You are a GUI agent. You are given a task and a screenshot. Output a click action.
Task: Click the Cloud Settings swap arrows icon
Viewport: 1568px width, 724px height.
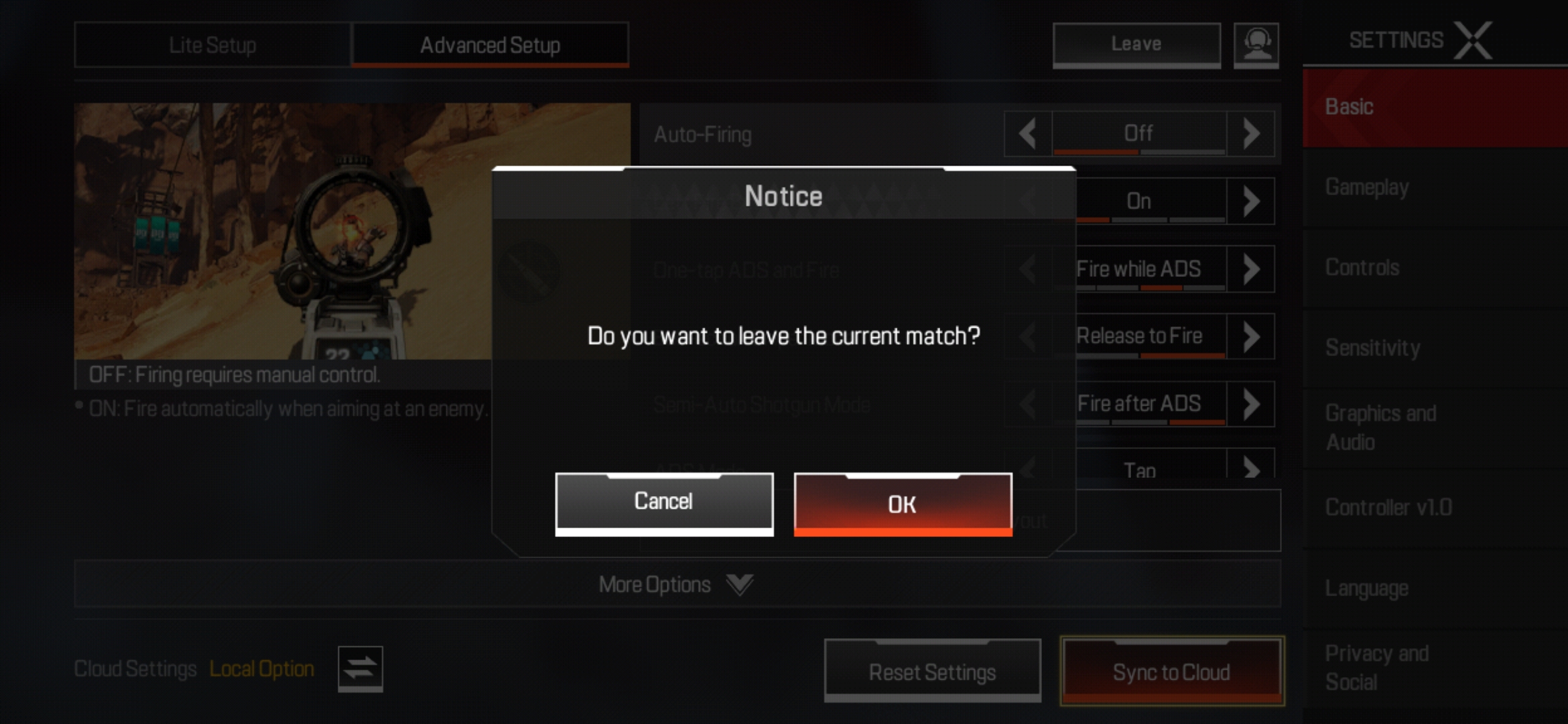[361, 668]
